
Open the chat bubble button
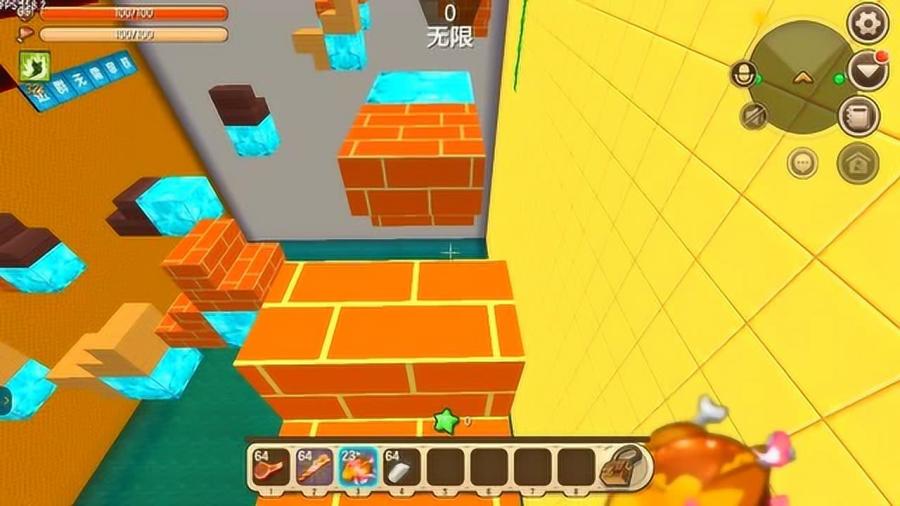(802, 161)
